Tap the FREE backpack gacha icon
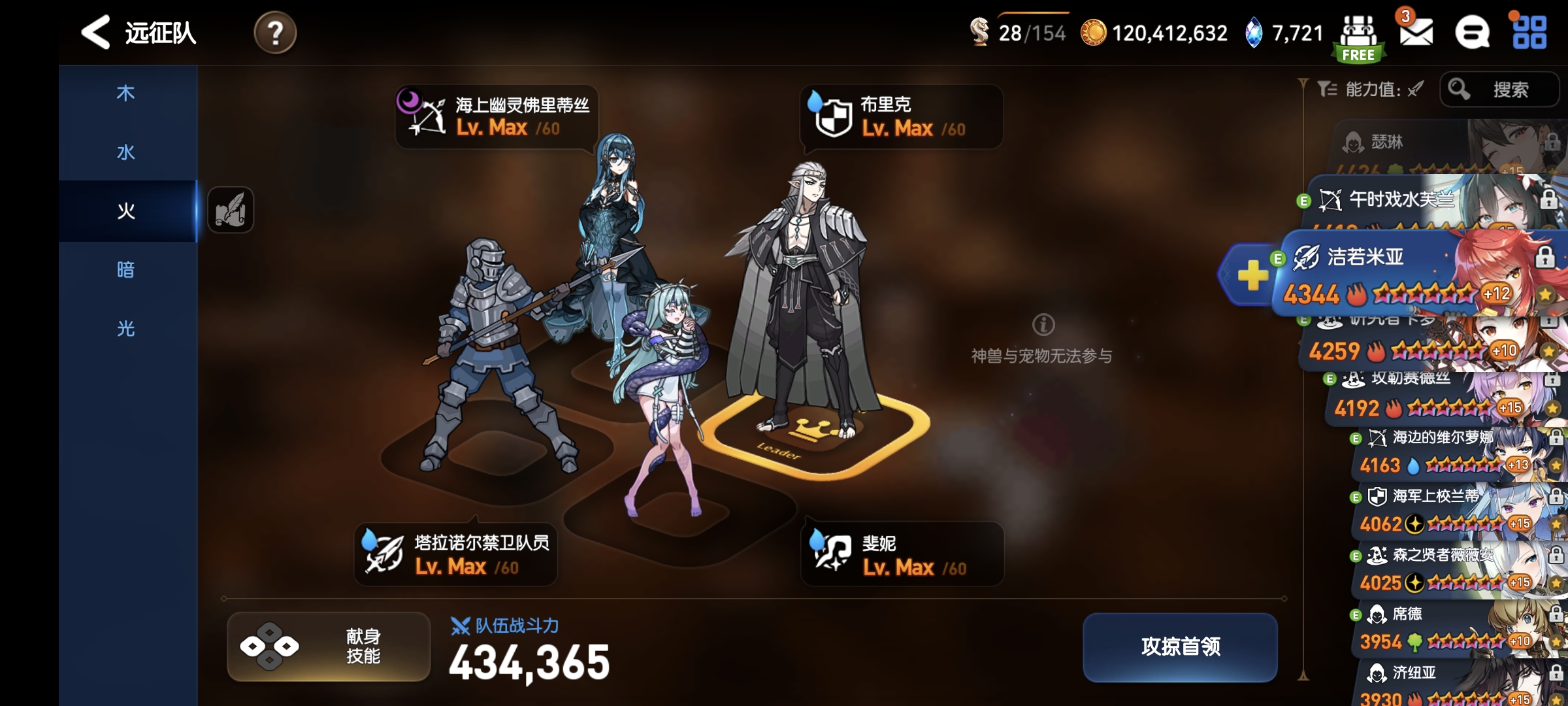This screenshot has width=1568, height=706. (1360, 33)
